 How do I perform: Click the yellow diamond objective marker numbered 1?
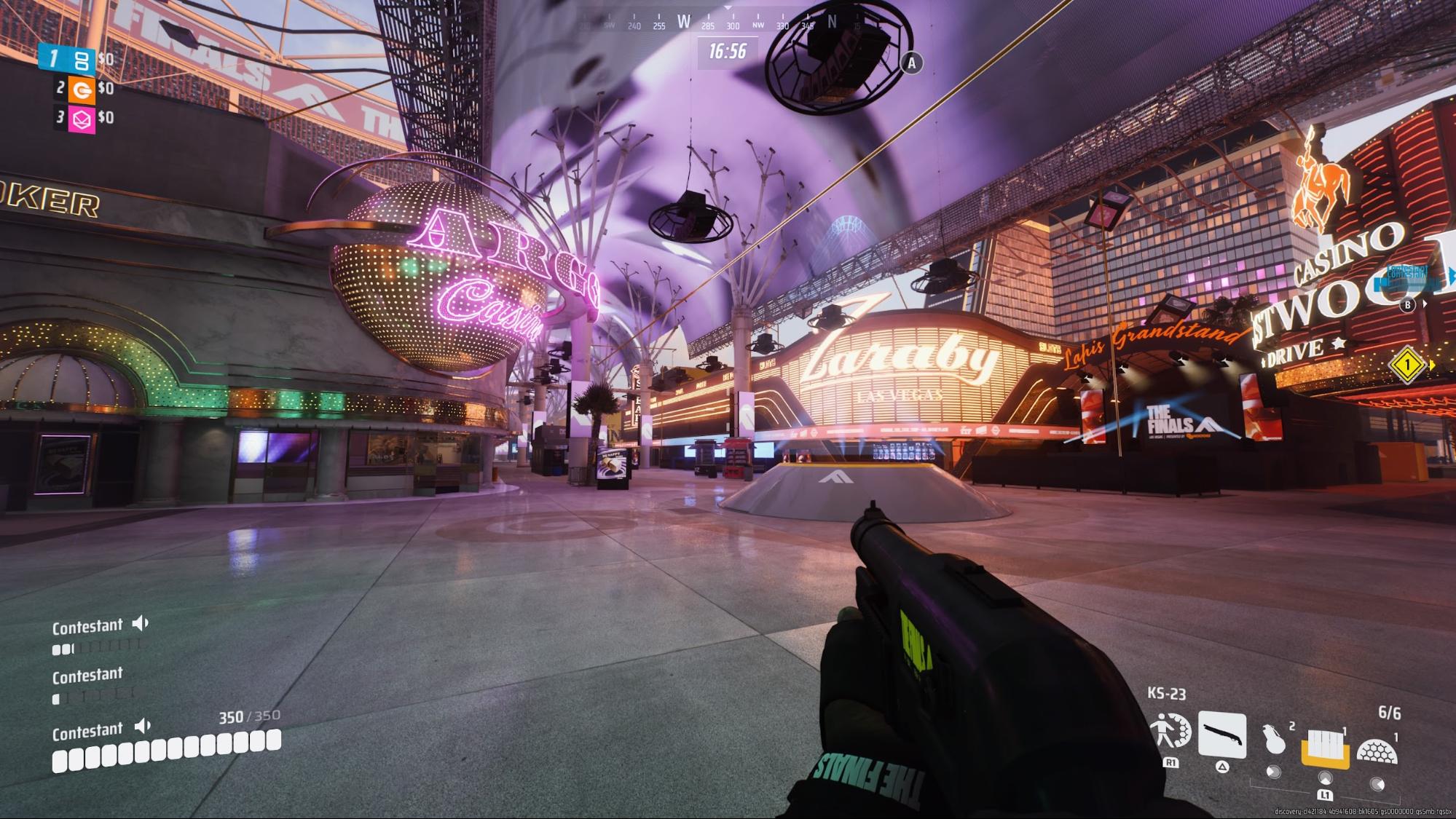(x=1407, y=364)
